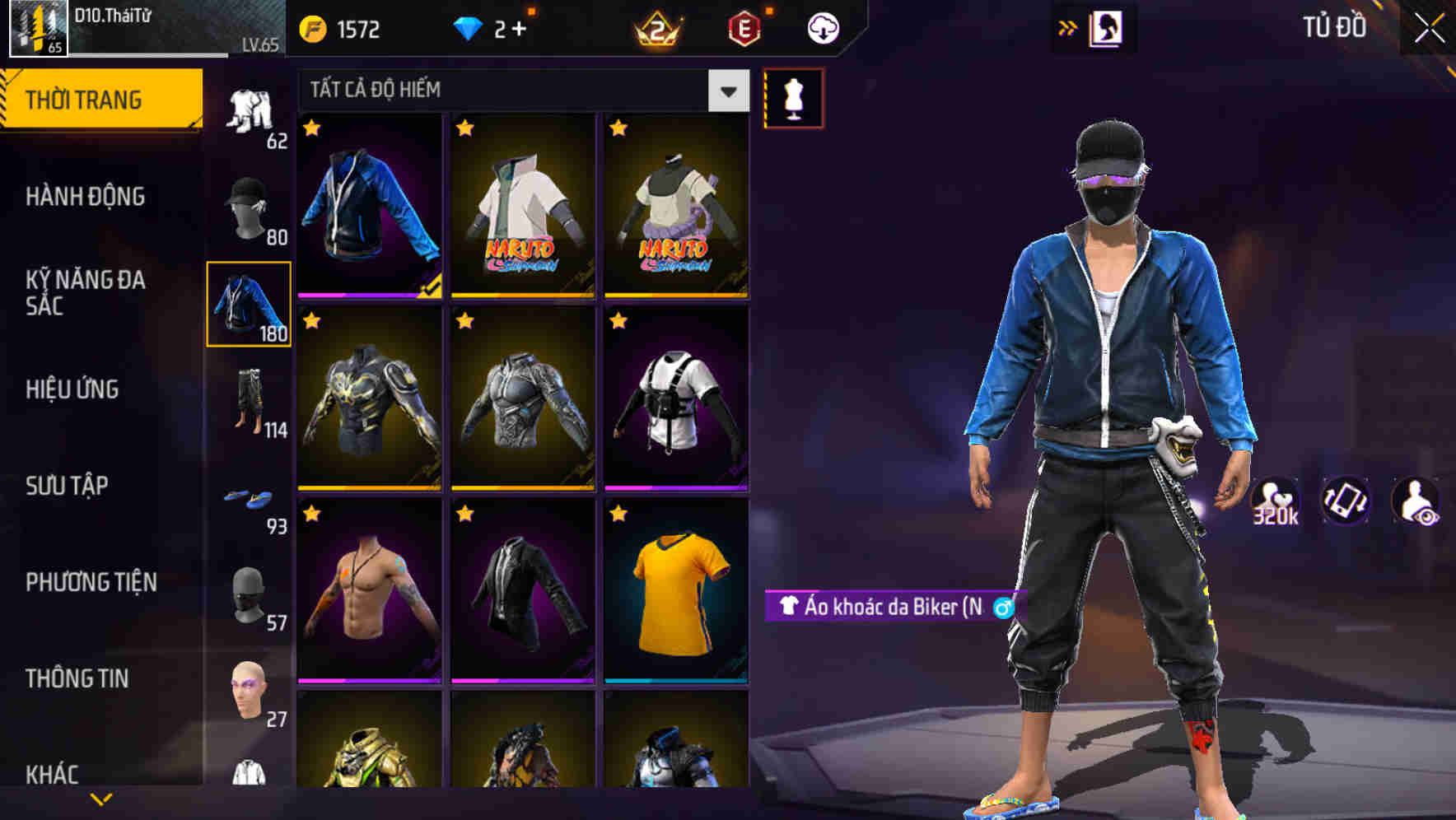Image resolution: width=1456 pixels, height=820 pixels.
Task: Expand the sidebar using the chevron below KHÁC
Action: pyautogui.click(x=101, y=800)
